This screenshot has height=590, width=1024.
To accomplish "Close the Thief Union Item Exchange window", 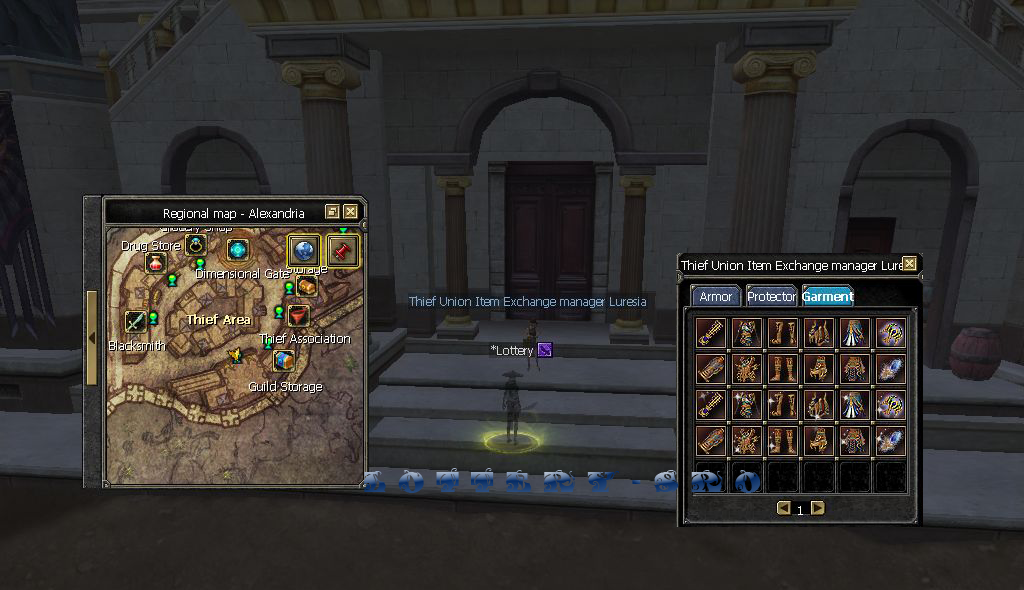I will (909, 264).
